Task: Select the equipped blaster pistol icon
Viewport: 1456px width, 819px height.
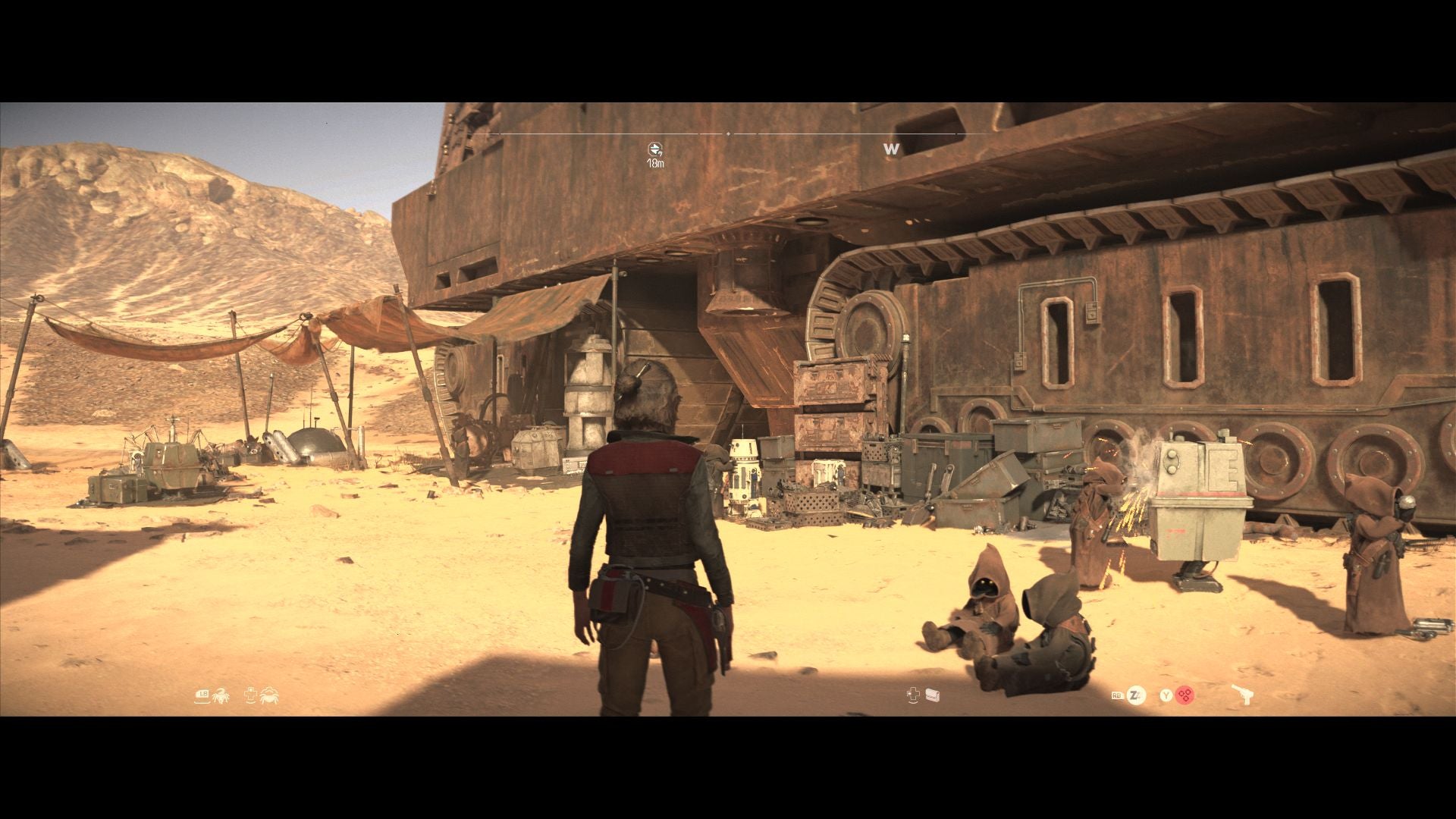Action: pos(1241,695)
